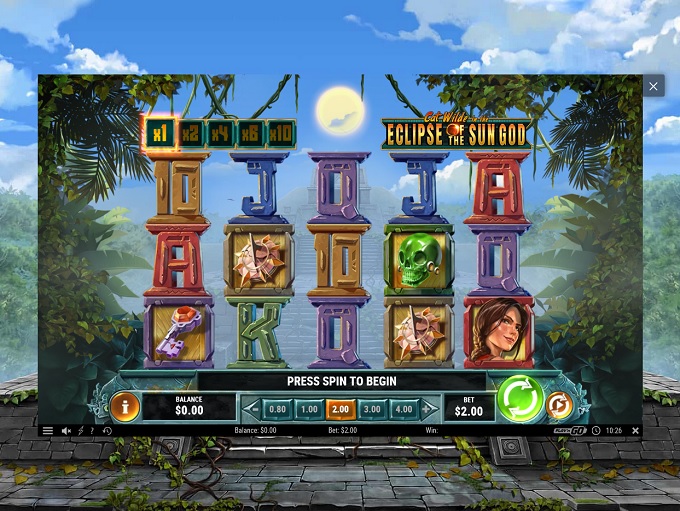
Task: Spin the reels with the green button
Action: [520, 399]
